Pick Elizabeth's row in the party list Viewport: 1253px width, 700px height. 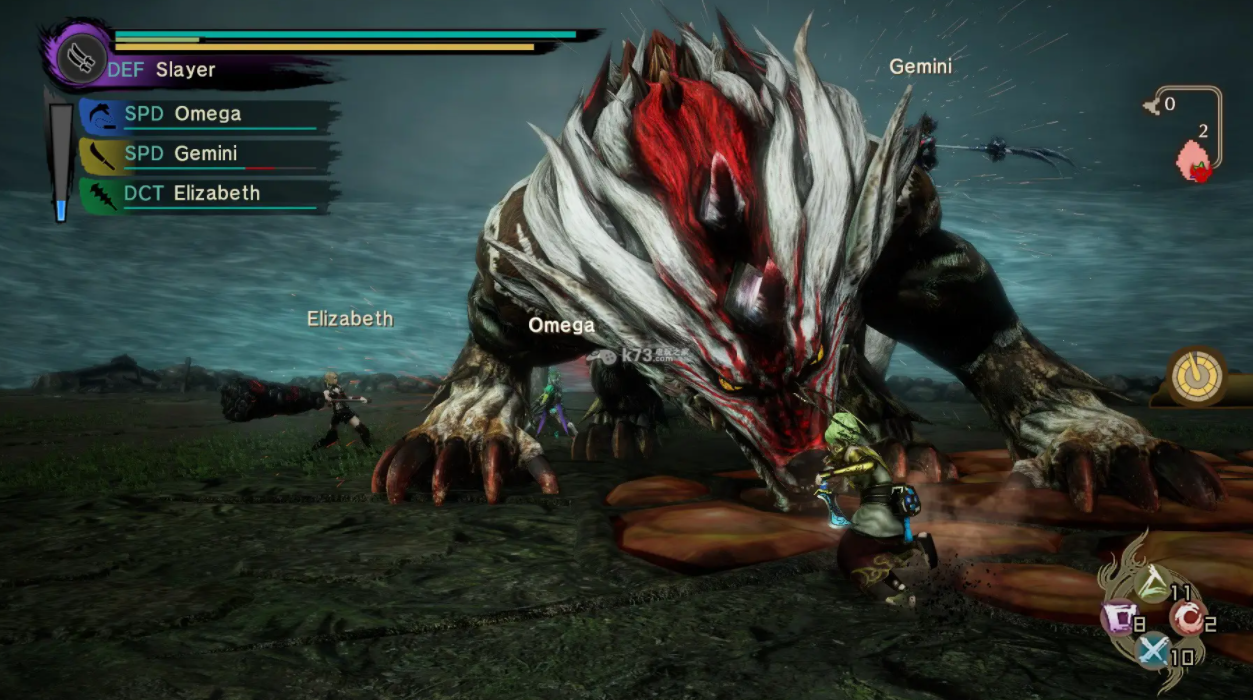click(206, 193)
